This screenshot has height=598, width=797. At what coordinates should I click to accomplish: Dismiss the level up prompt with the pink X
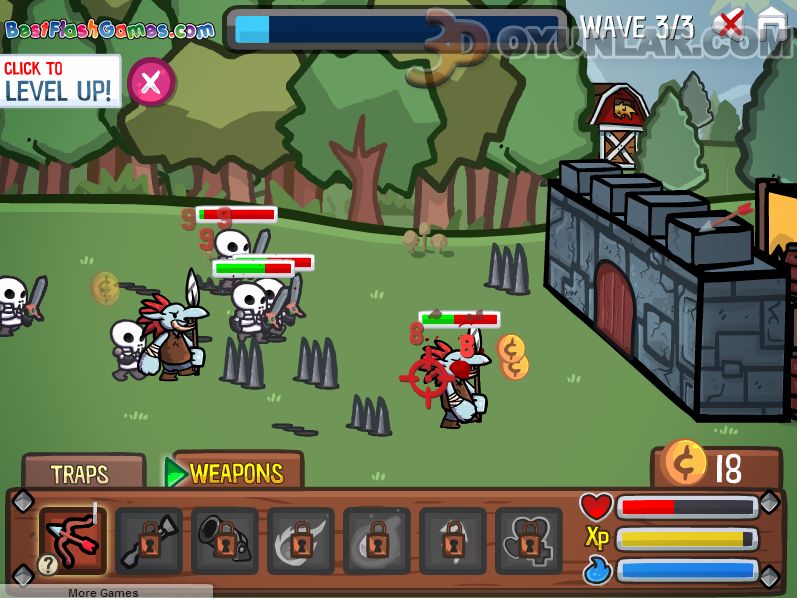[x=151, y=83]
